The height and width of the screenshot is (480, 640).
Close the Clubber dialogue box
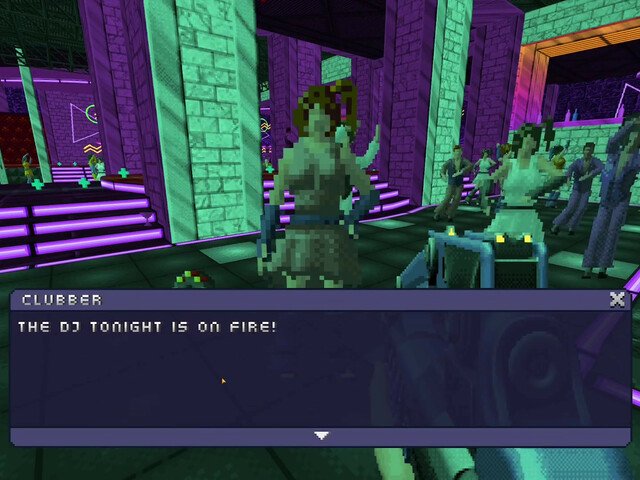pyautogui.click(x=617, y=299)
